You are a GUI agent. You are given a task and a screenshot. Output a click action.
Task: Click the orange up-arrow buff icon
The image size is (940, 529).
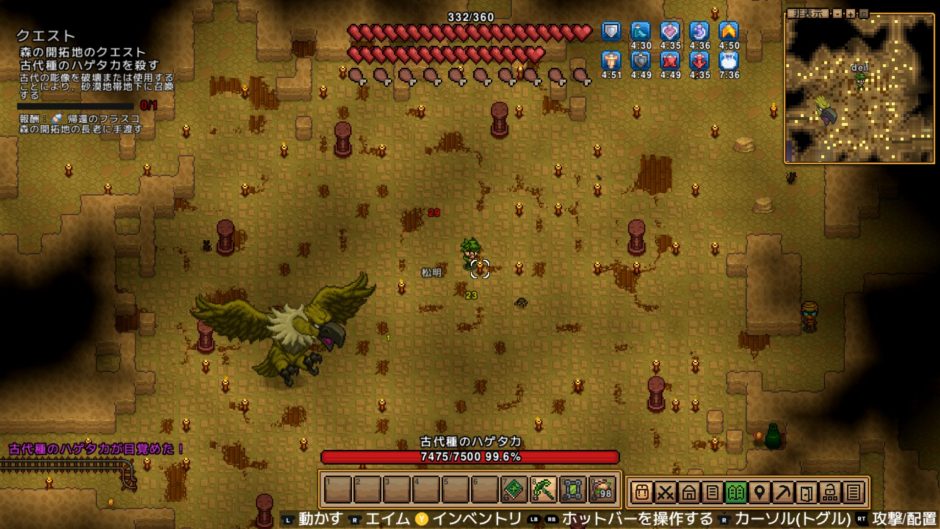point(729,32)
